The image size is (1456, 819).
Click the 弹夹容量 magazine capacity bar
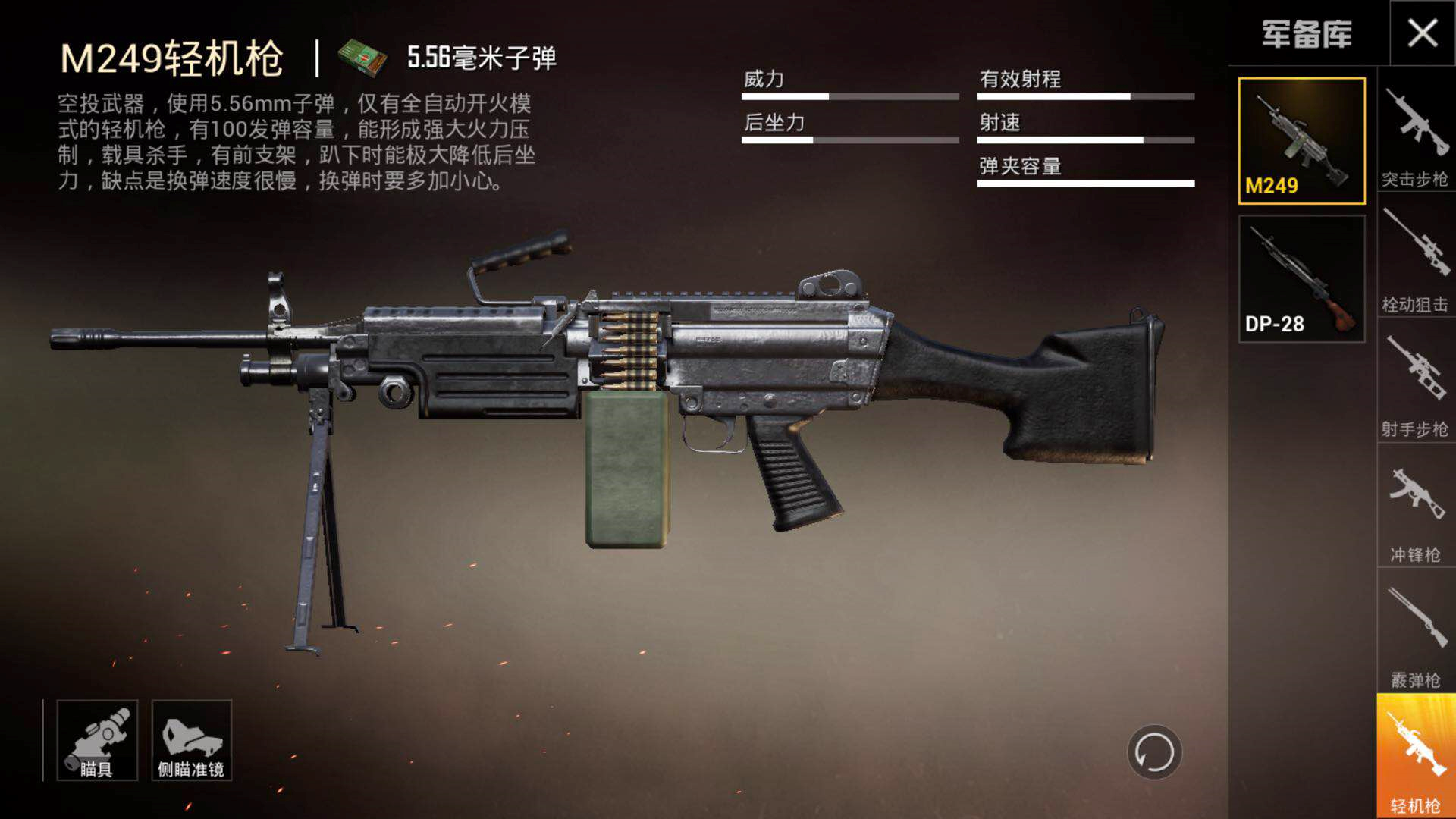[x=1086, y=184]
